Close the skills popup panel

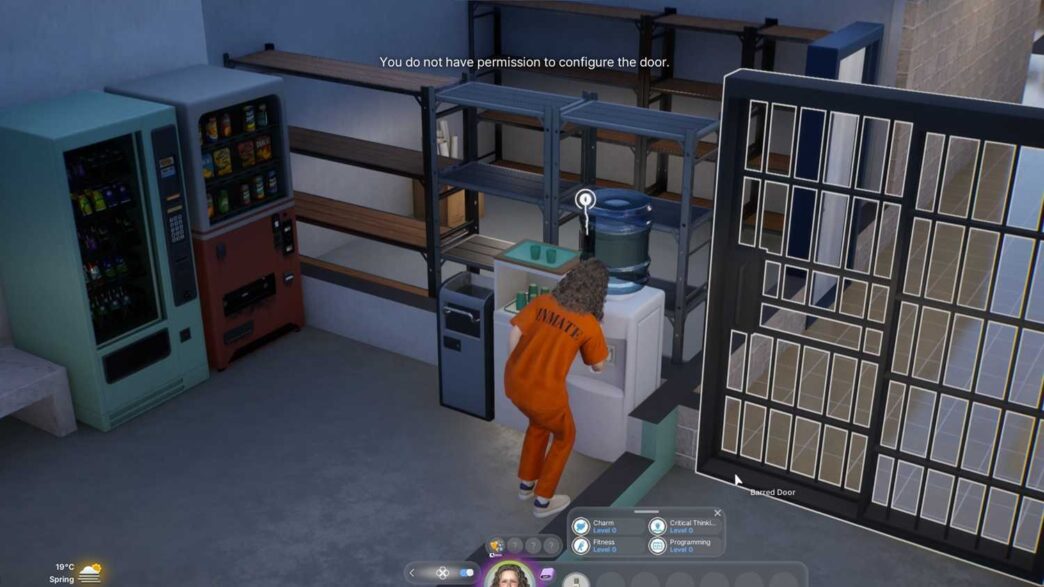[x=717, y=513]
